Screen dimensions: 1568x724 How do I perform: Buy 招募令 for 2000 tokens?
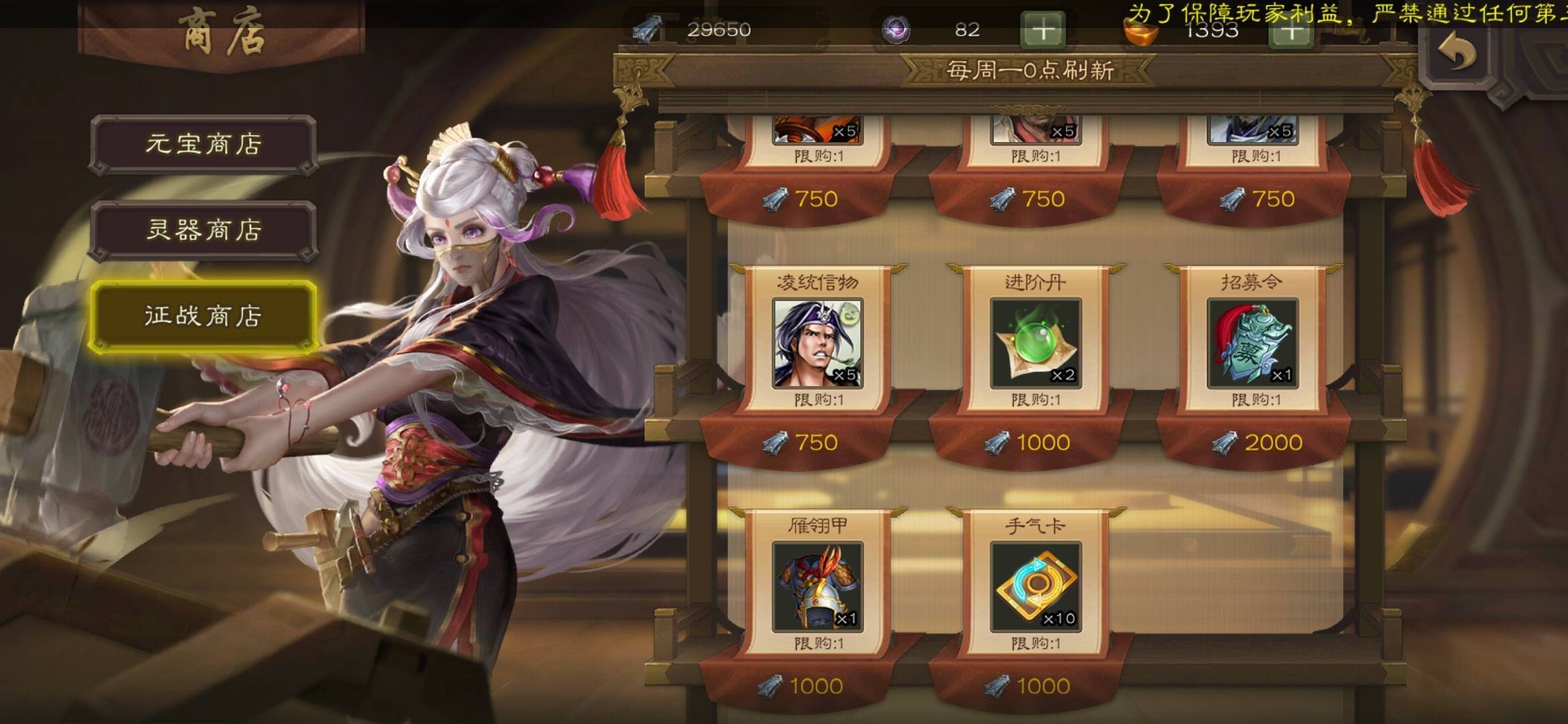coord(1258,442)
